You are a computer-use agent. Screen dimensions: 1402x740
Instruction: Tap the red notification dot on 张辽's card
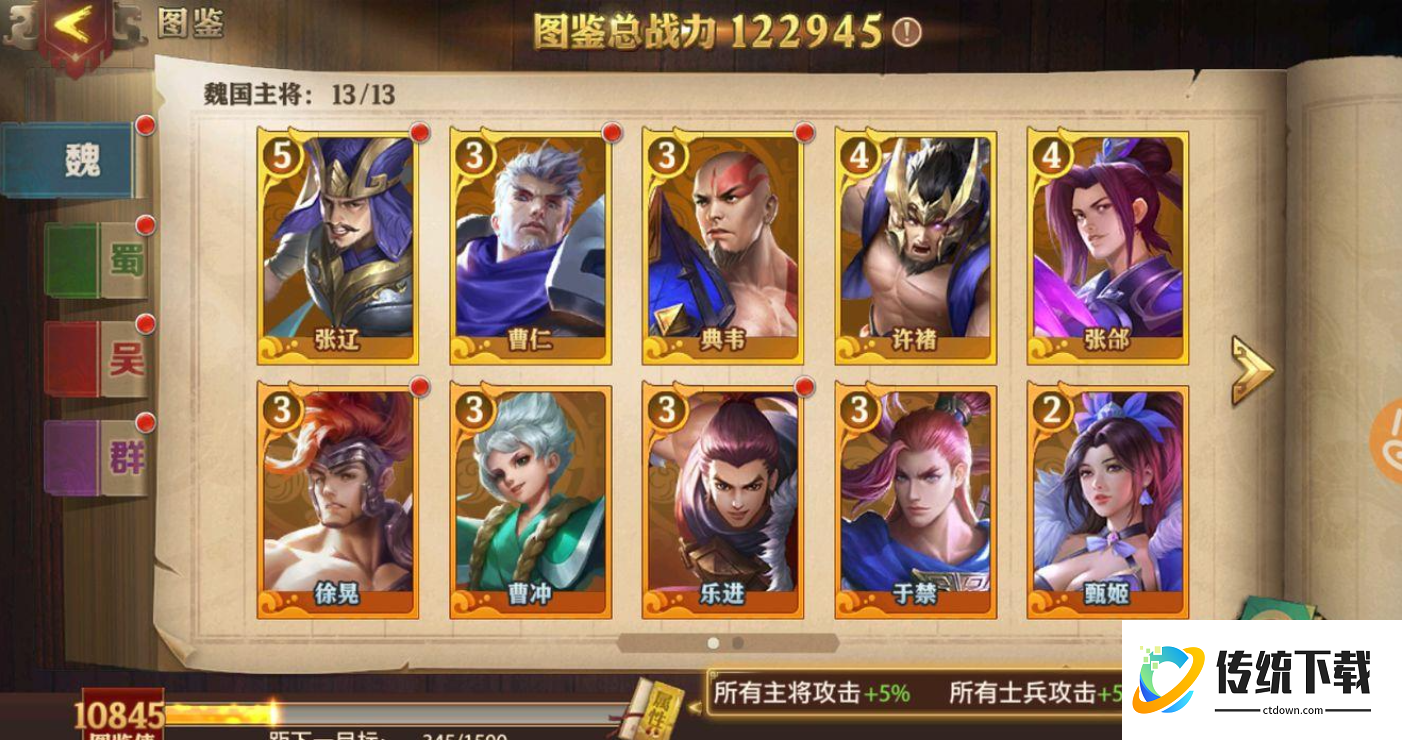[418, 132]
